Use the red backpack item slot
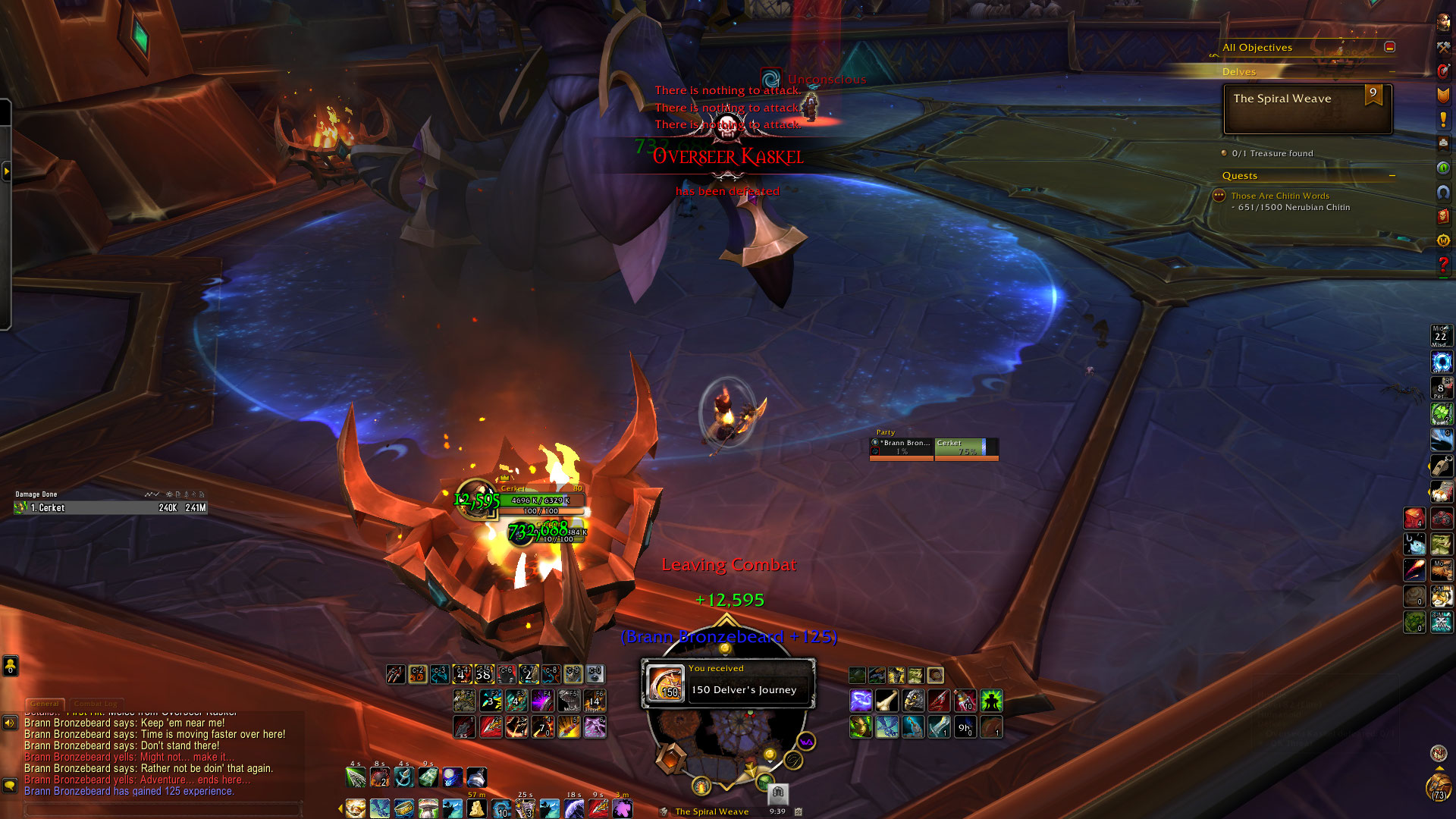 point(1414,519)
